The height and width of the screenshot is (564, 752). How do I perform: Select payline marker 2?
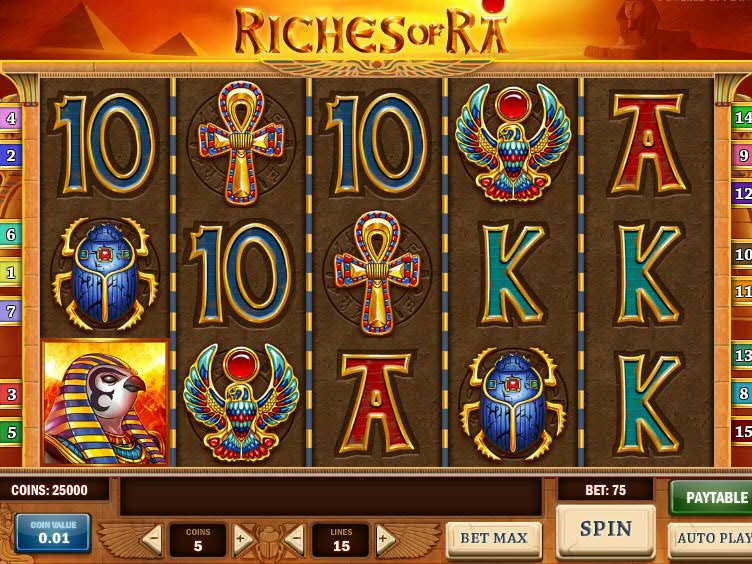click(x=11, y=155)
